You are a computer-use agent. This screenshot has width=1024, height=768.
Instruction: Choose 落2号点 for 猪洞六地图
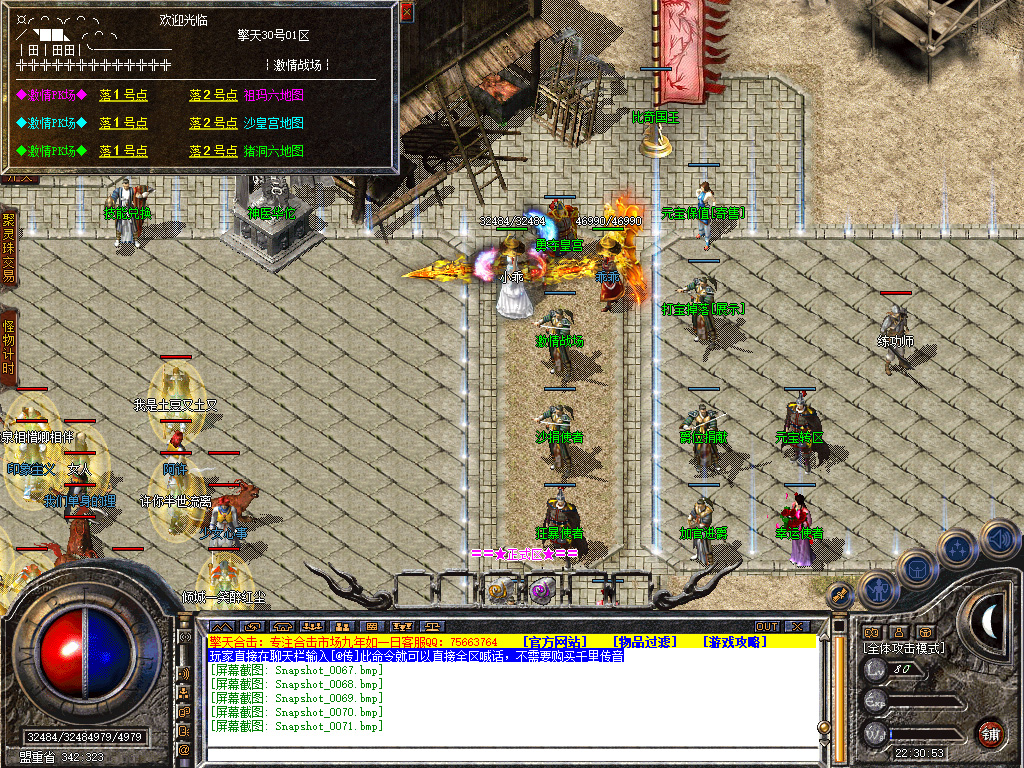click(x=213, y=151)
